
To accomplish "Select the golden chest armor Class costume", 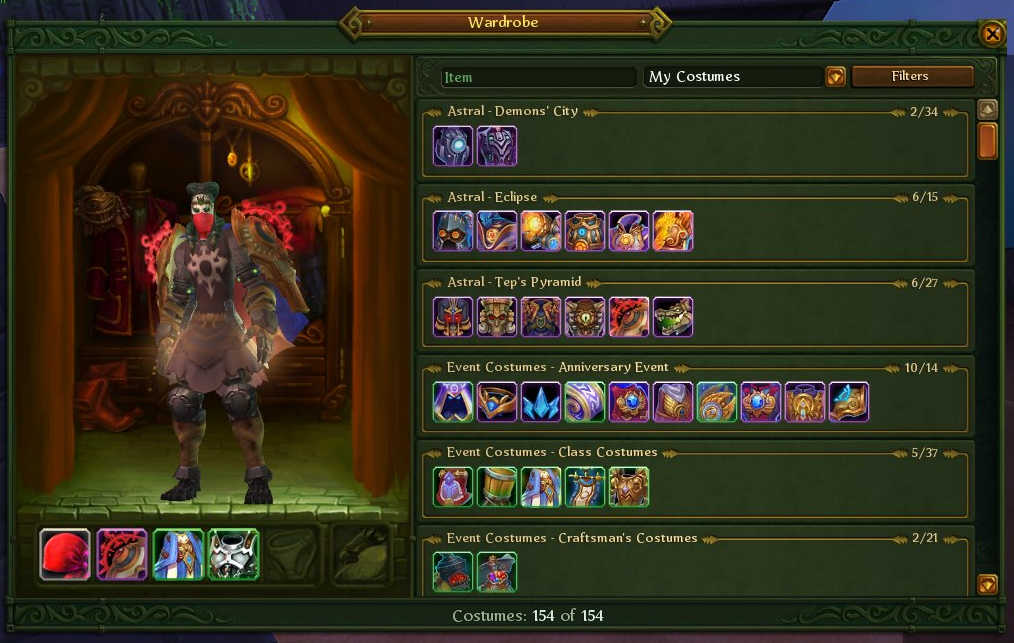I will click(x=629, y=487).
